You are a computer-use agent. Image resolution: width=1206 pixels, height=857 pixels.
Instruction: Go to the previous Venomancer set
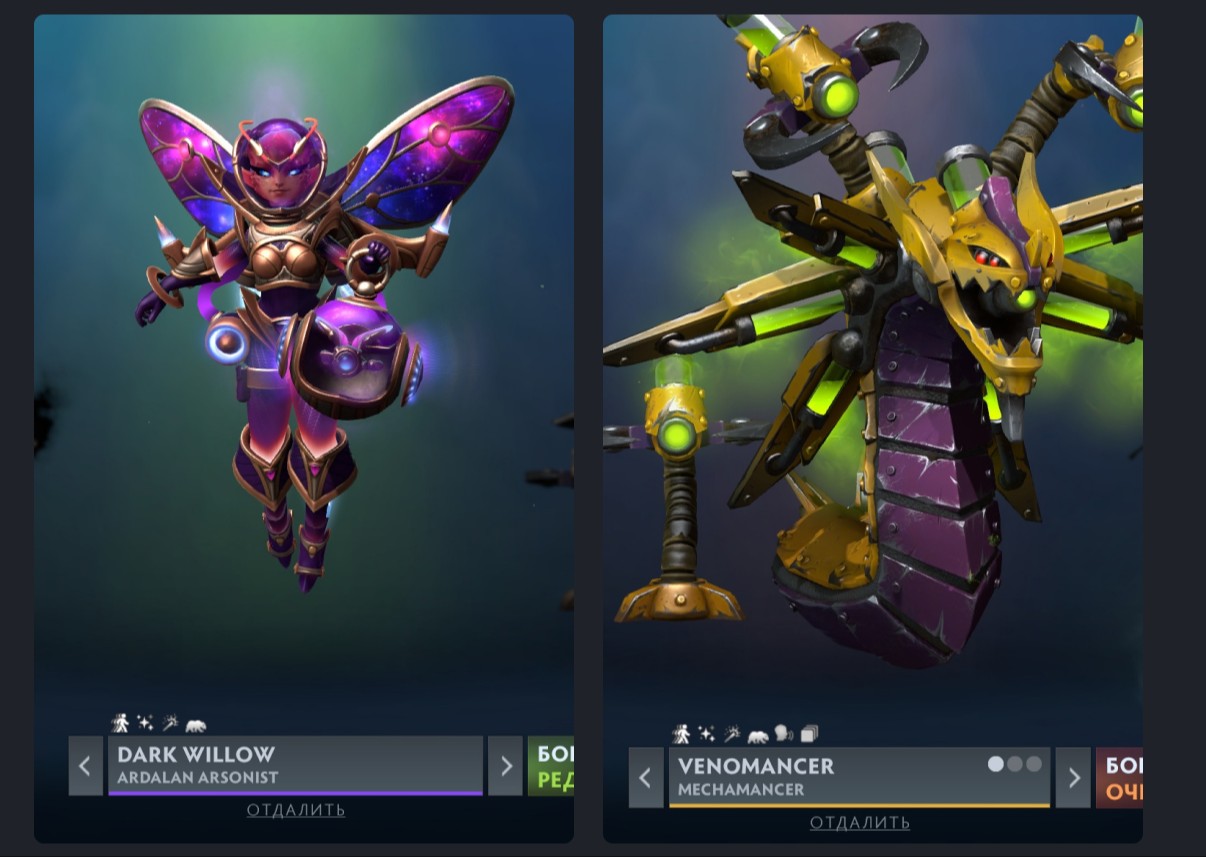646,777
